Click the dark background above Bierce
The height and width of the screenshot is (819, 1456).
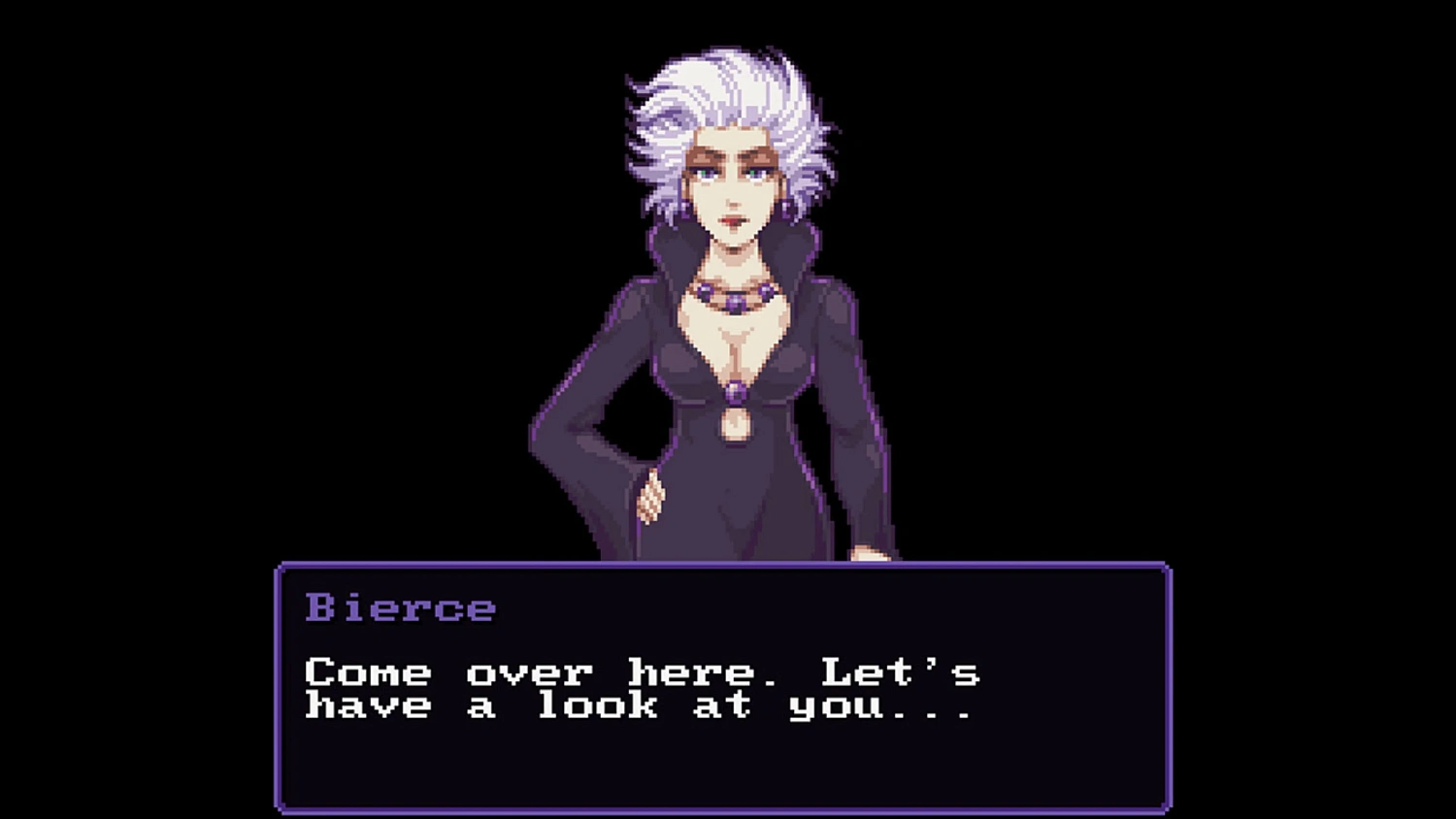click(x=728, y=24)
